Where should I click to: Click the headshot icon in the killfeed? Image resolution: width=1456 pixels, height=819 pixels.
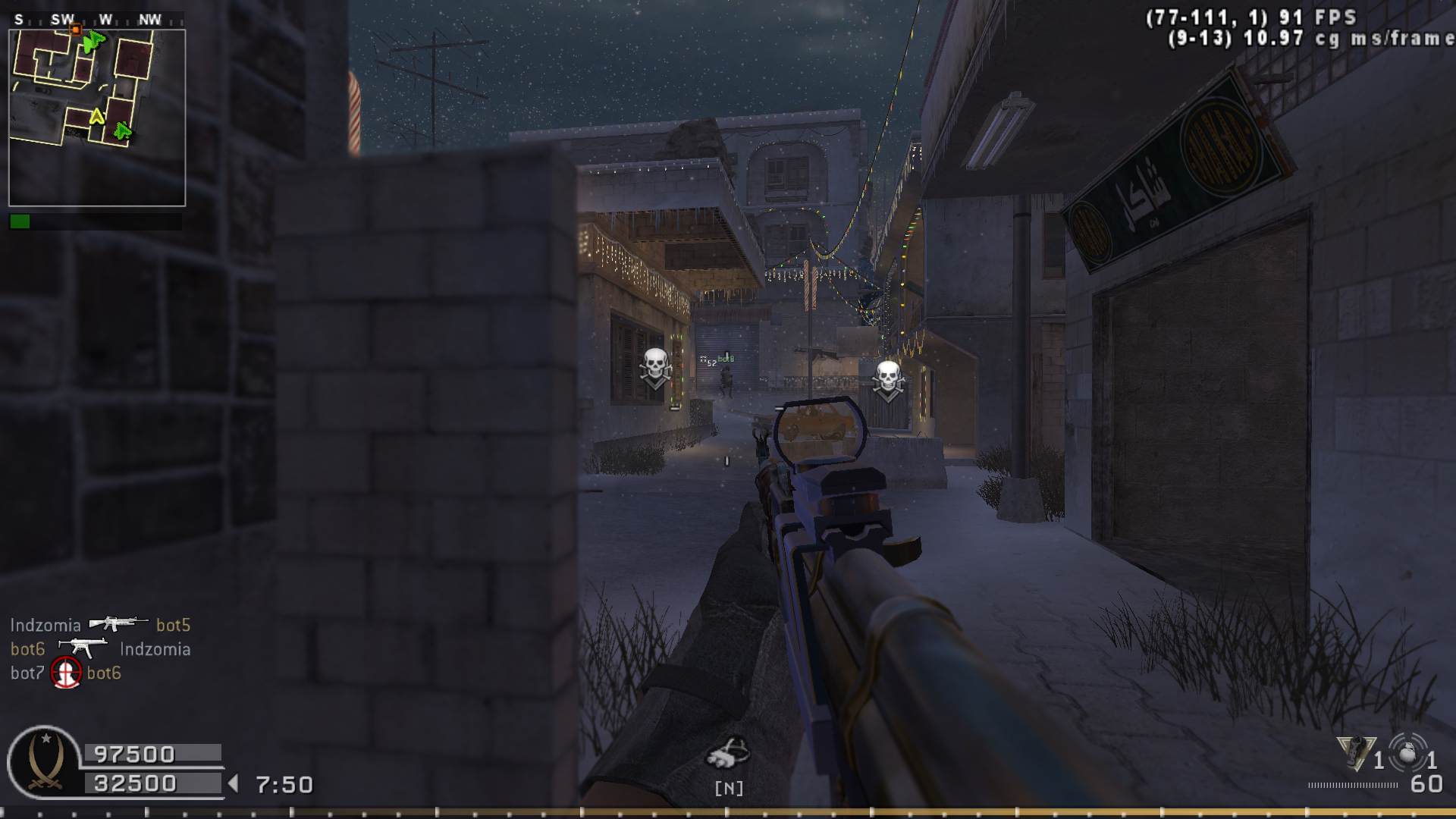tap(66, 673)
